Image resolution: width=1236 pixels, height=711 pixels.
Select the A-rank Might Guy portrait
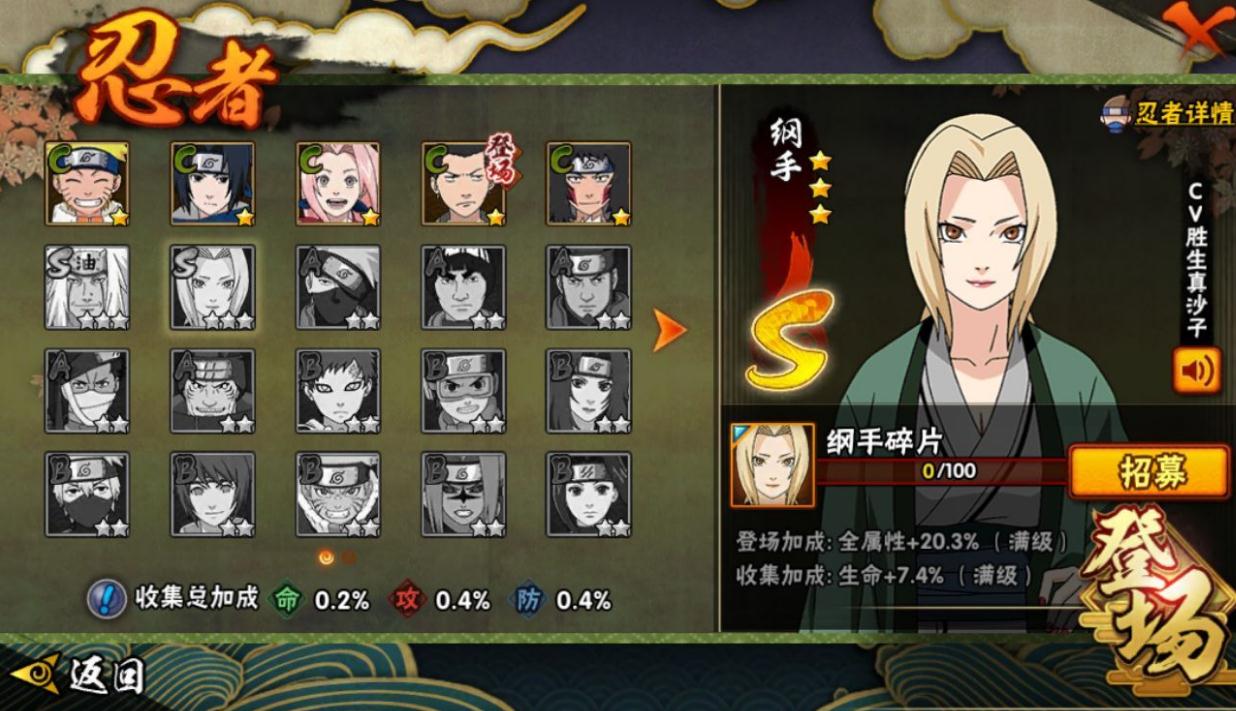coord(463,287)
